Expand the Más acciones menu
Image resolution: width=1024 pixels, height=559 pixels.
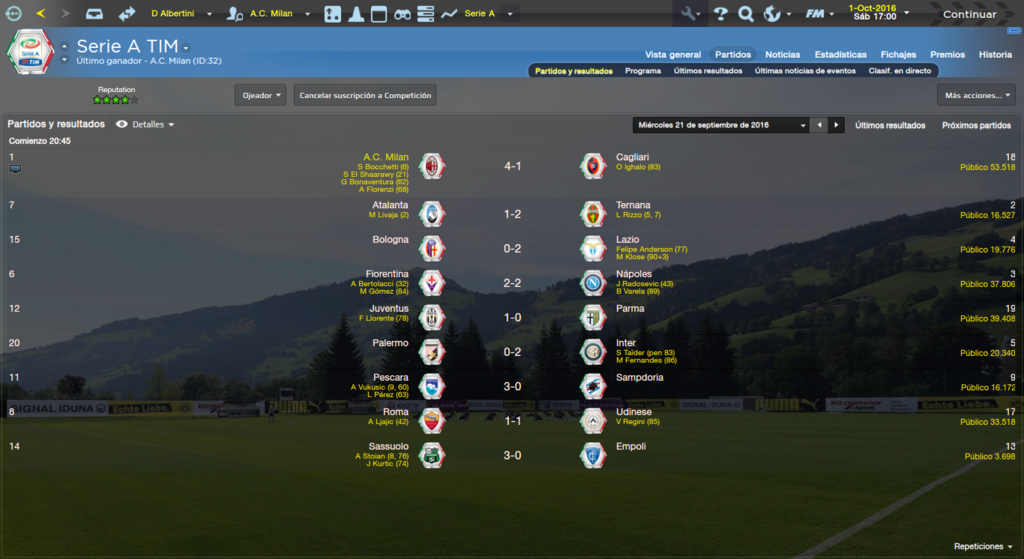click(x=976, y=95)
